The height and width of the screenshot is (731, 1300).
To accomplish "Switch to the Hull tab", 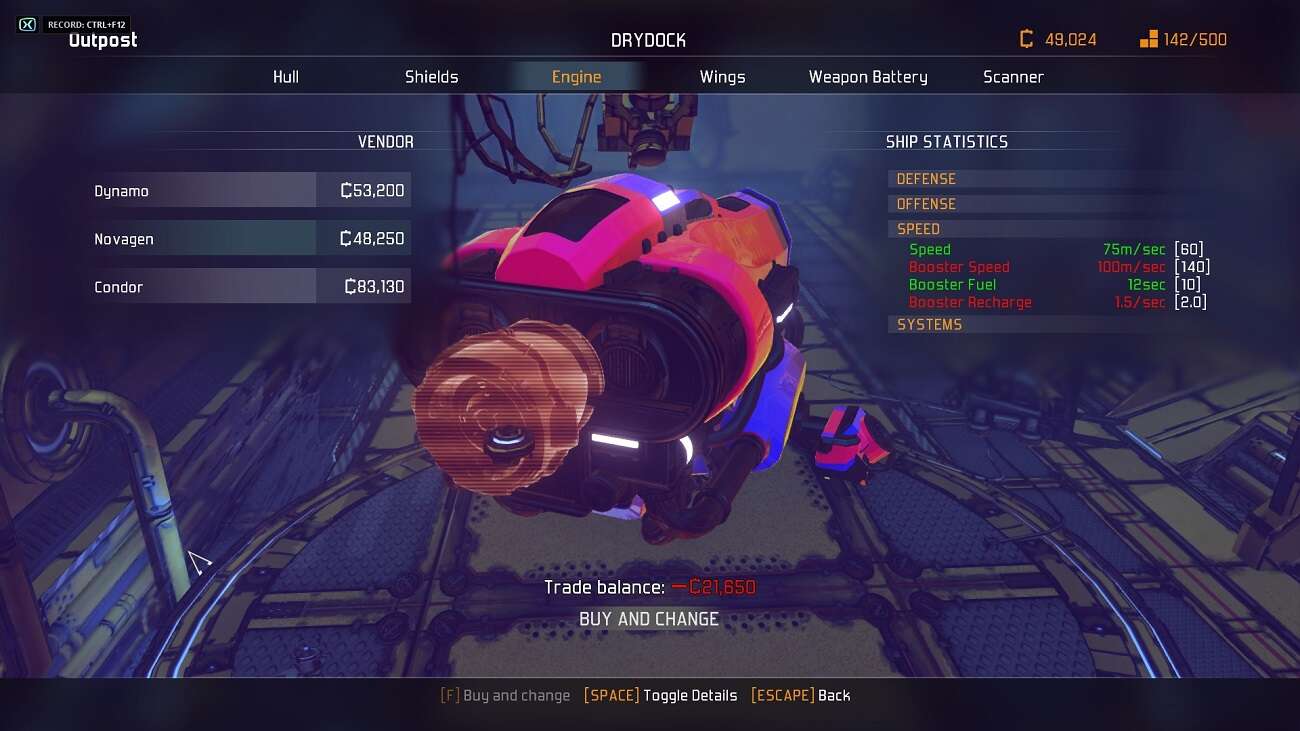I will (286, 77).
